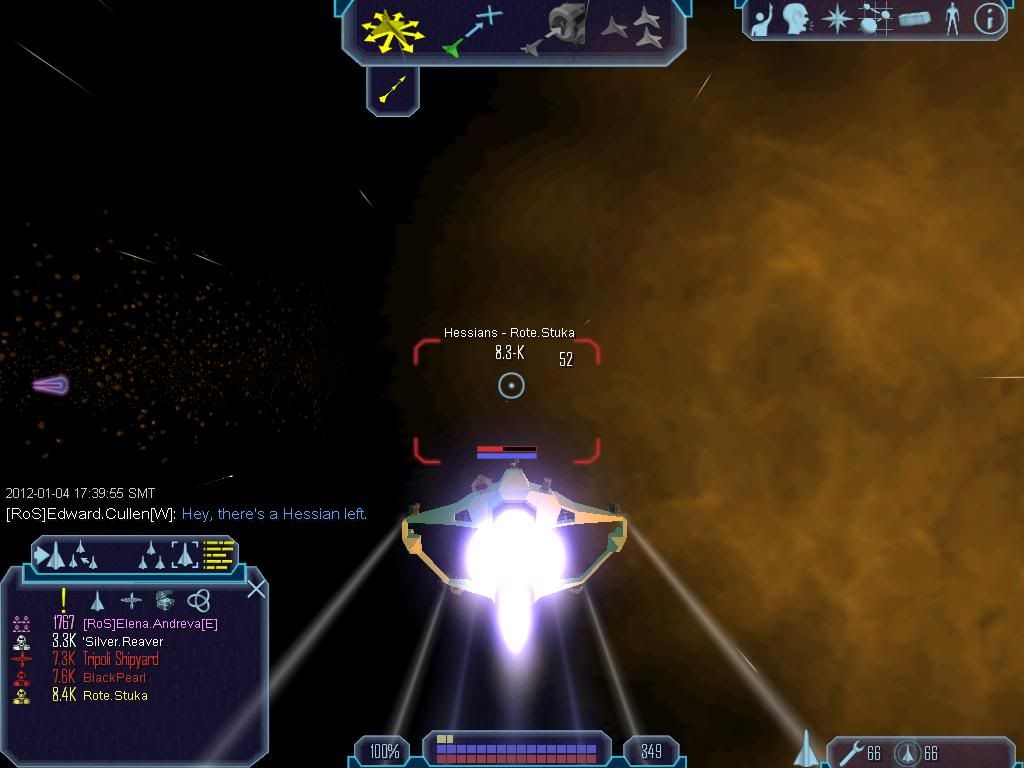The image size is (1024, 768).
Task: Select Rote.Stuka in the contact list
Action: coord(115,695)
